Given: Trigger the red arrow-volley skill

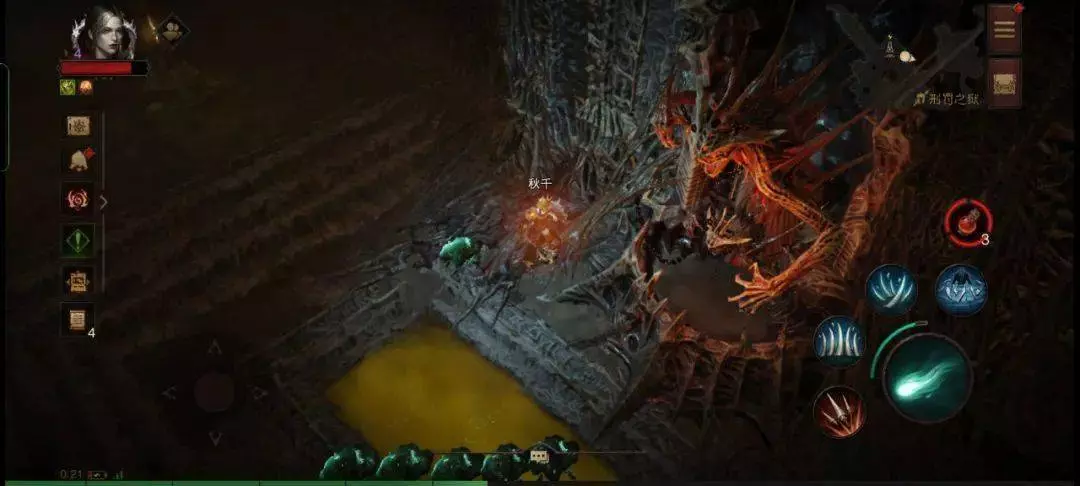Looking at the screenshot, I should click(x=838, y=410).
